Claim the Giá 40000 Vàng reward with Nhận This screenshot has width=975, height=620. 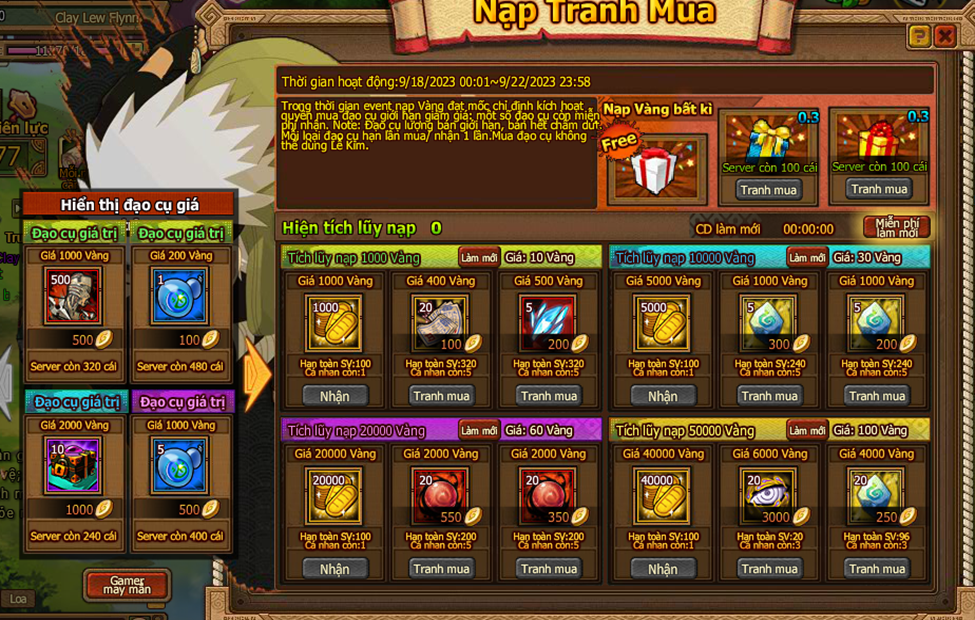662,569
